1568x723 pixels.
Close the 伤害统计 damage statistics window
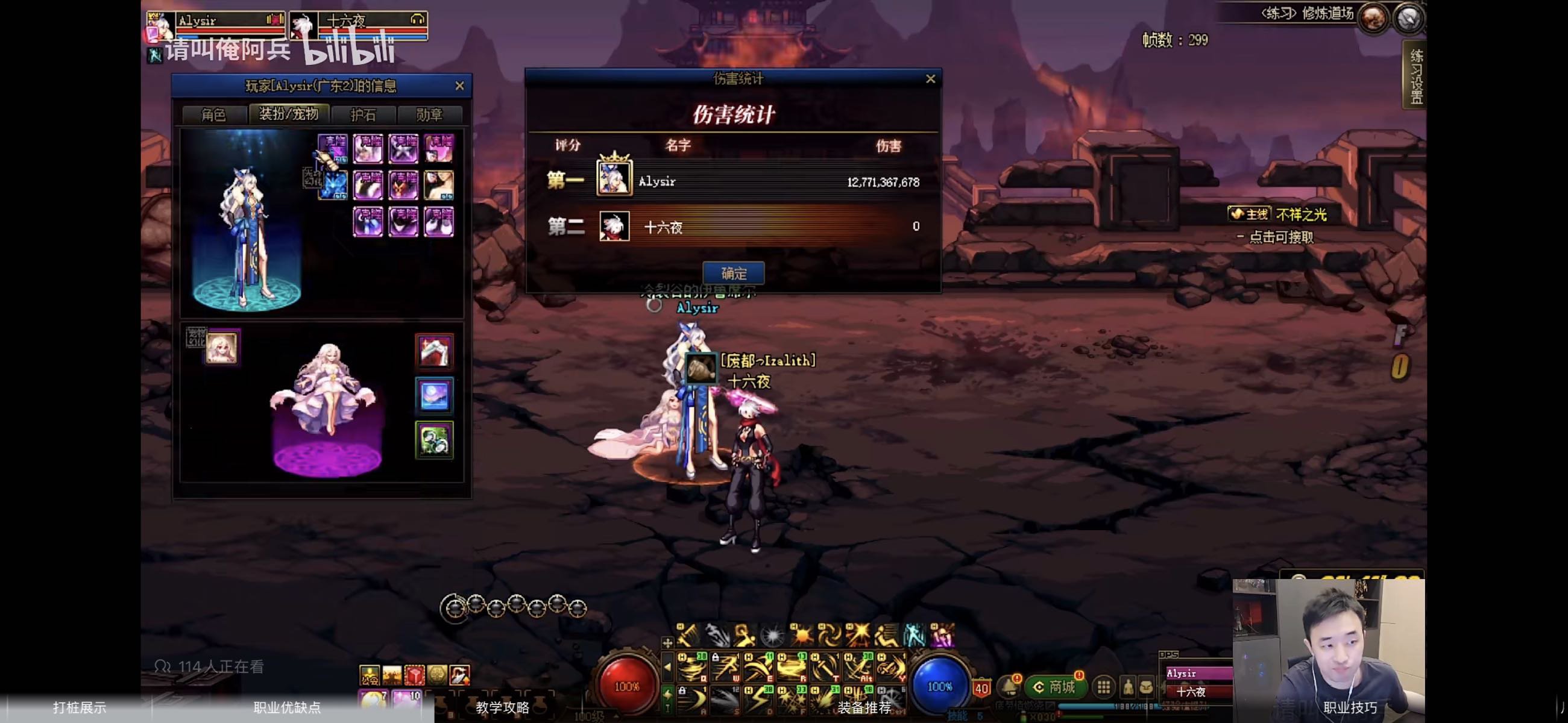tap(930, 78)
